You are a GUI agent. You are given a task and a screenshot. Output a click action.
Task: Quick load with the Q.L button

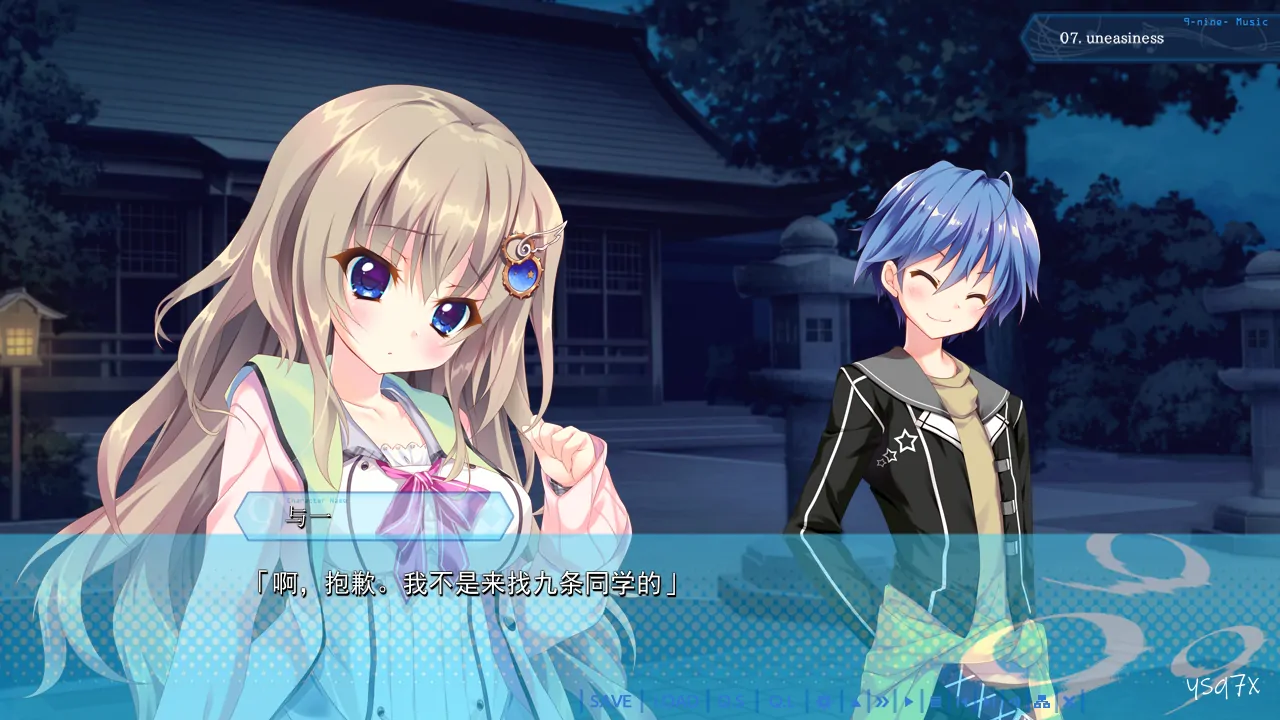click(x=783, y=701)
